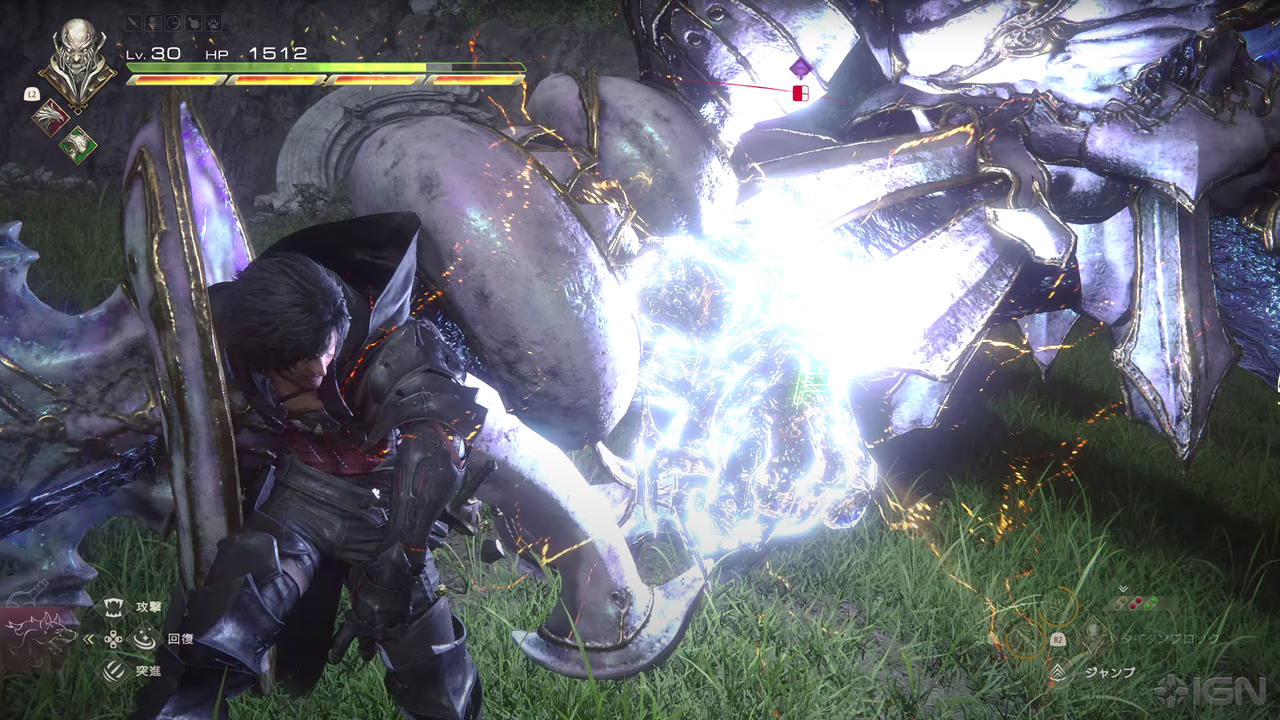Select the swirl 突進 charge command icon
Image resolution: width=1280 pixels, height=720 pixels.
pyautogui.click(x=112, y=670)
